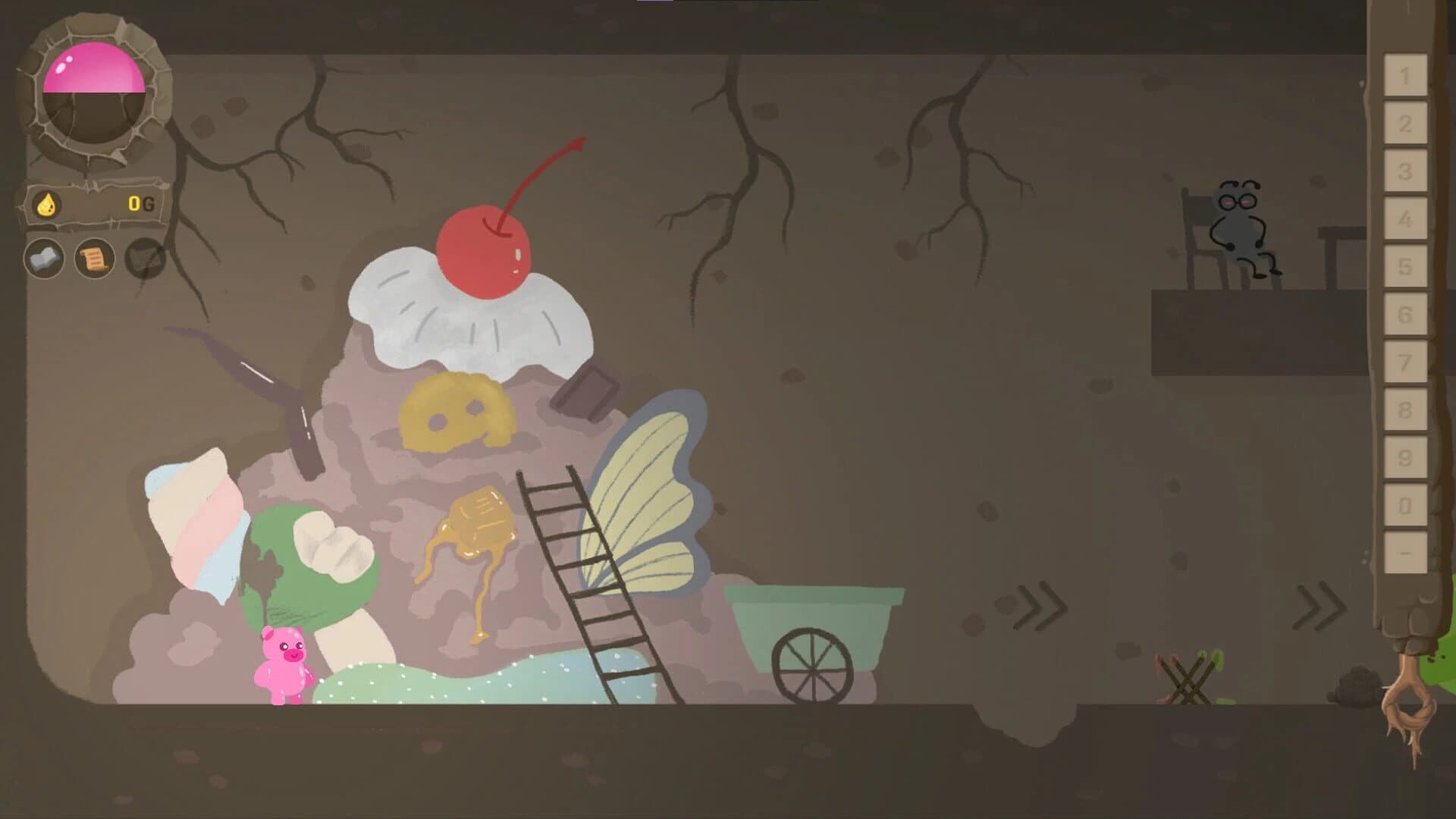The width and height of the screenshot is (1456, 819).
Task: Select the honey droplet currency icon
Action: click(45, 203)
